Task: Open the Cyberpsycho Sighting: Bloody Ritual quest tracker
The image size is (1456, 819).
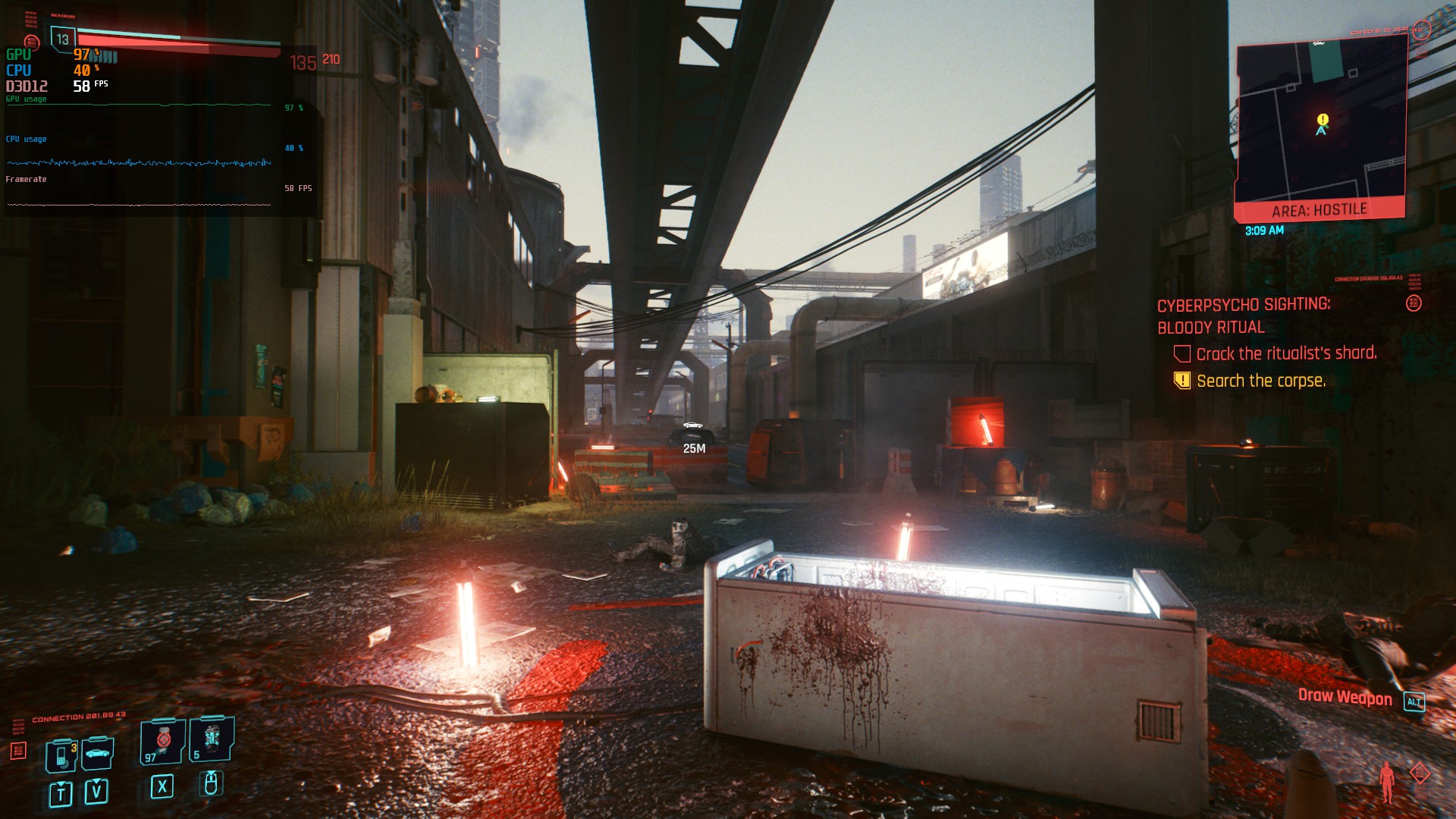Action: tap(1243, 315)
